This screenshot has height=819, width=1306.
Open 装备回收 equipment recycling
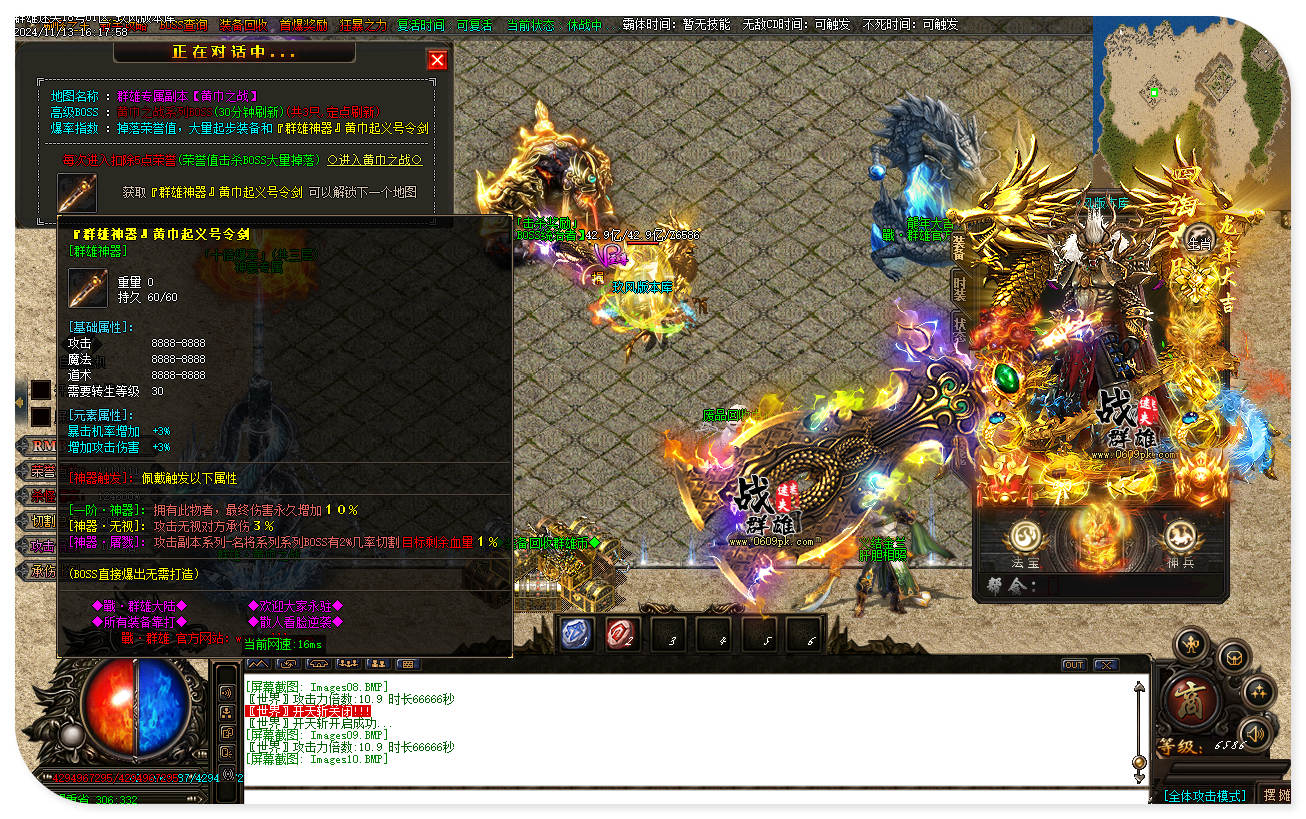(x=242, y=25)
